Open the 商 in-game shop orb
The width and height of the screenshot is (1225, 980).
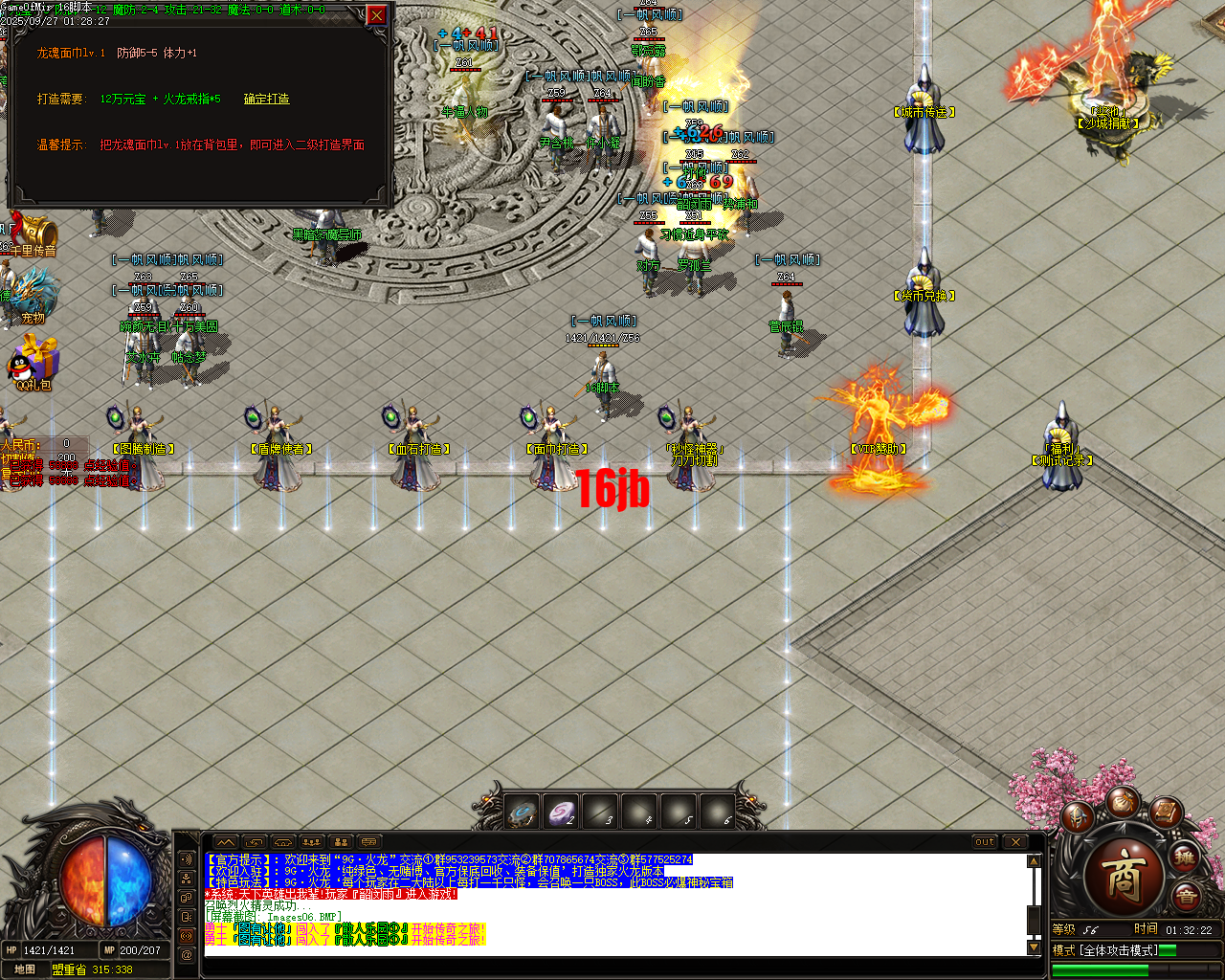[x=1125, y=874]
